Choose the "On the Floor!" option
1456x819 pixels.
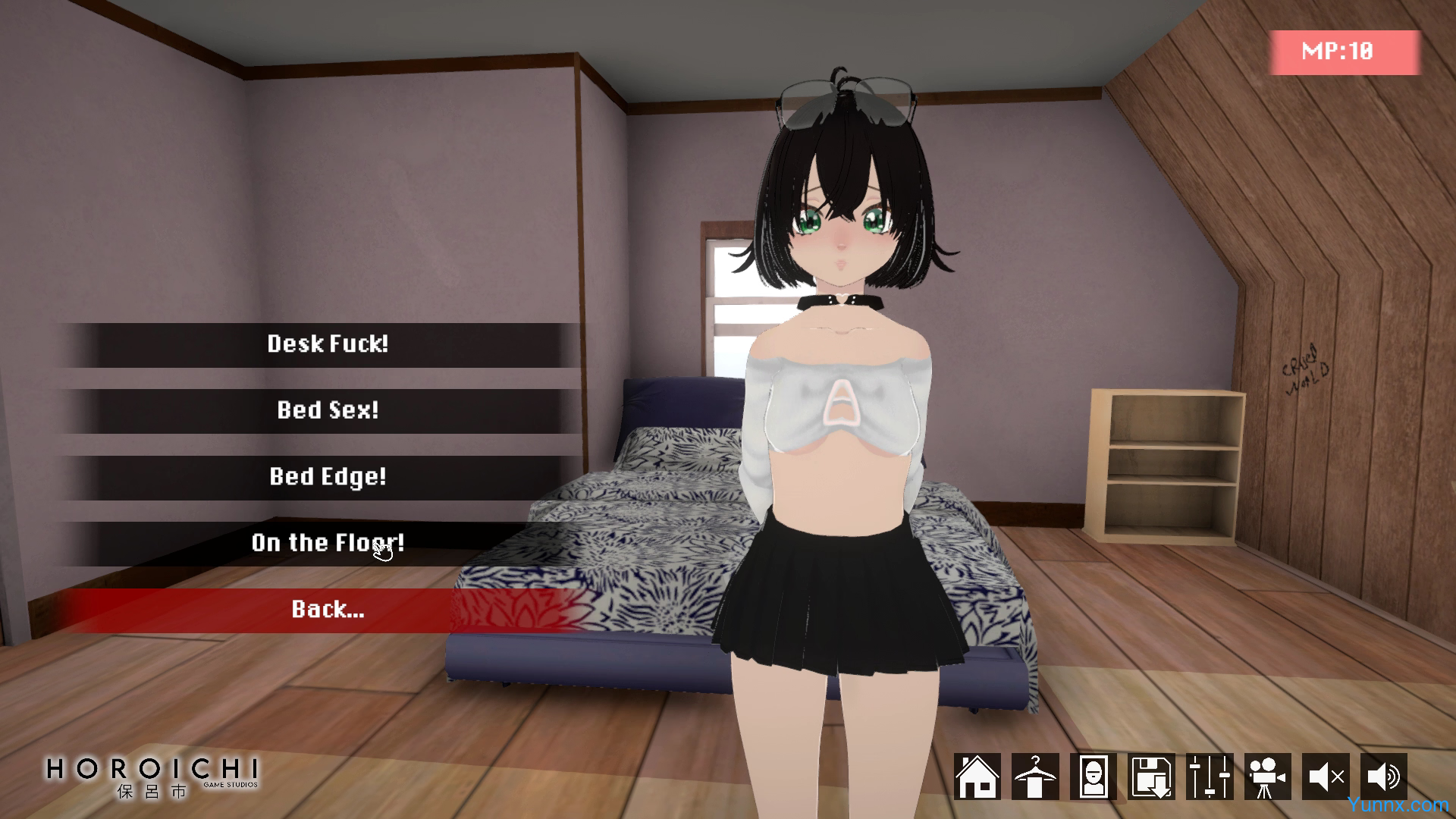[327, 543]
